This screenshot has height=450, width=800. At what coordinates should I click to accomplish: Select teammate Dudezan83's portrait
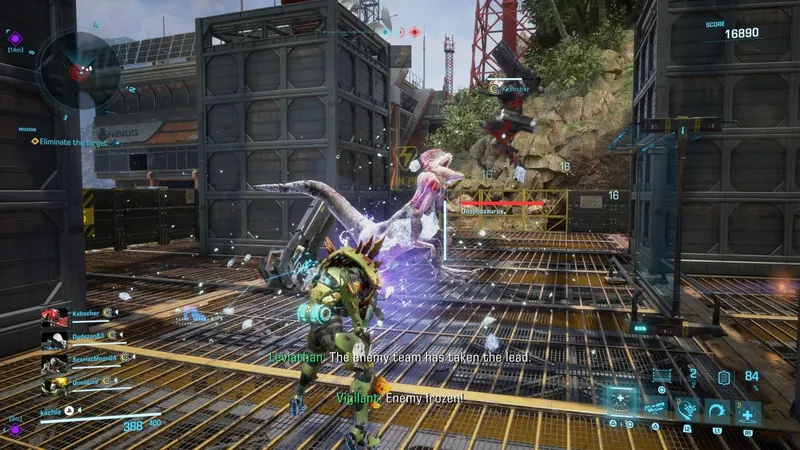54,341
